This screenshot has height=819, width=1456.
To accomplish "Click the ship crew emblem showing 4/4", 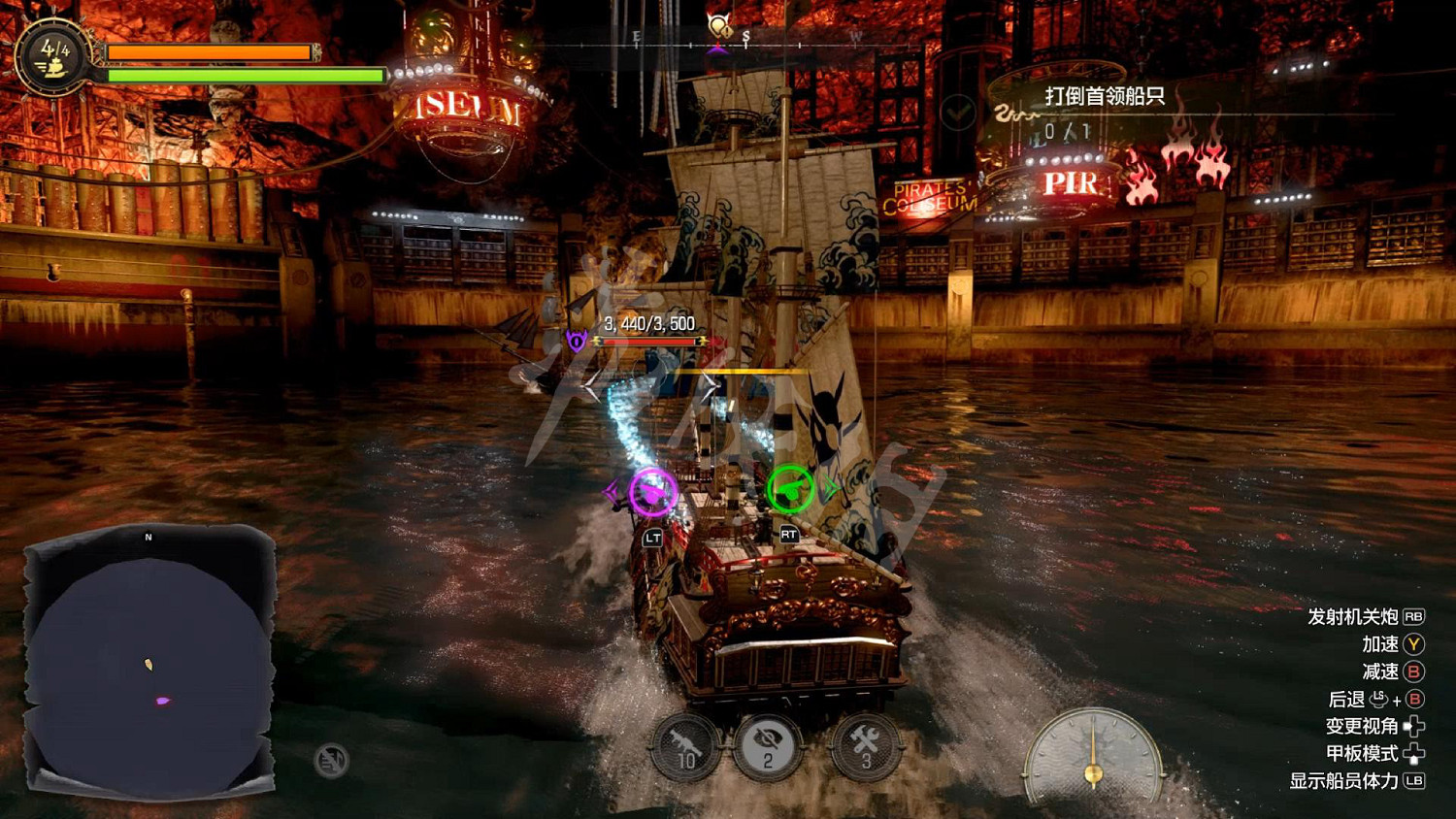I will pos(52,56).
